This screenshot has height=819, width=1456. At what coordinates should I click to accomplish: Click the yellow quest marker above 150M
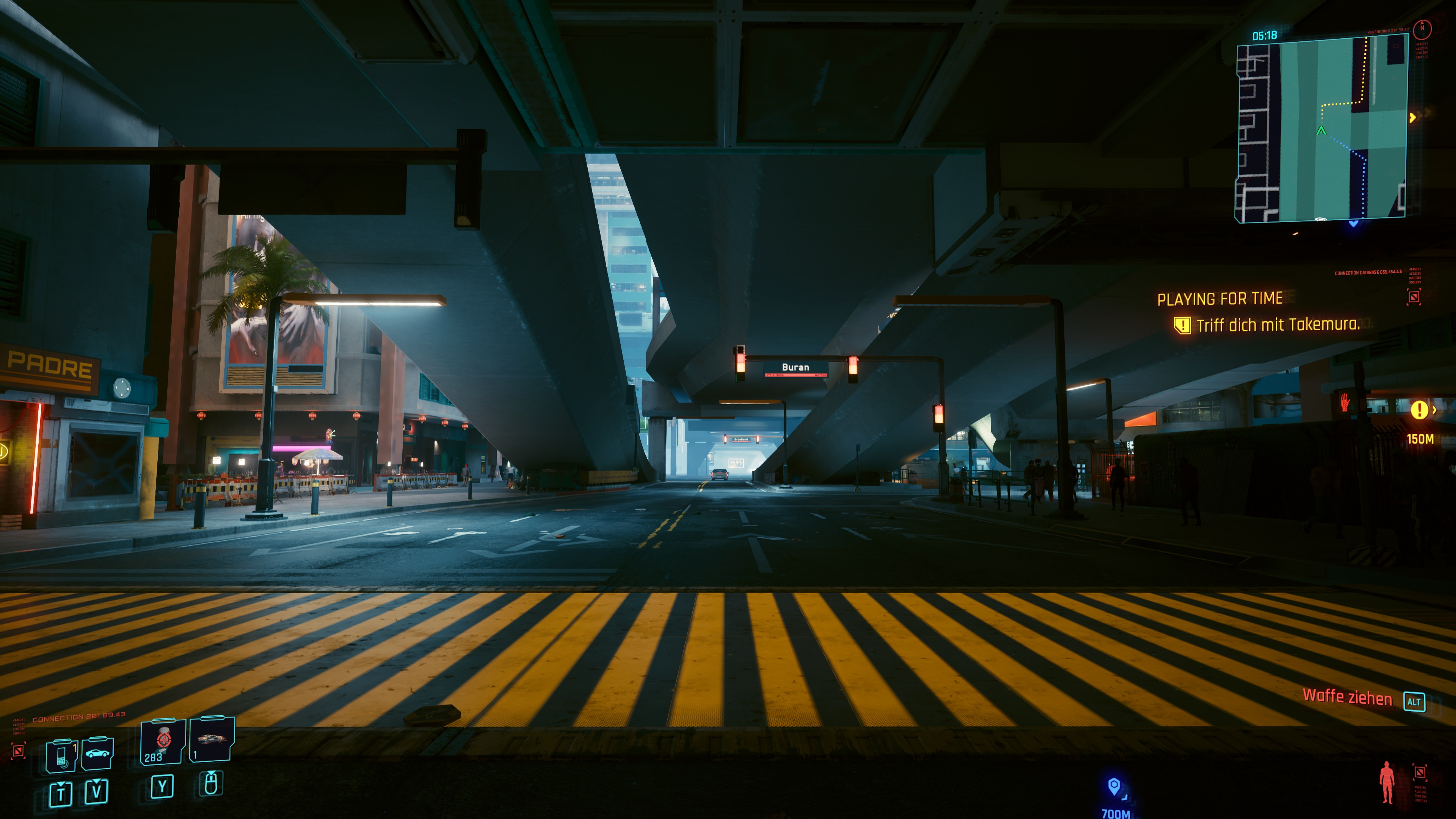[1420, 410]
